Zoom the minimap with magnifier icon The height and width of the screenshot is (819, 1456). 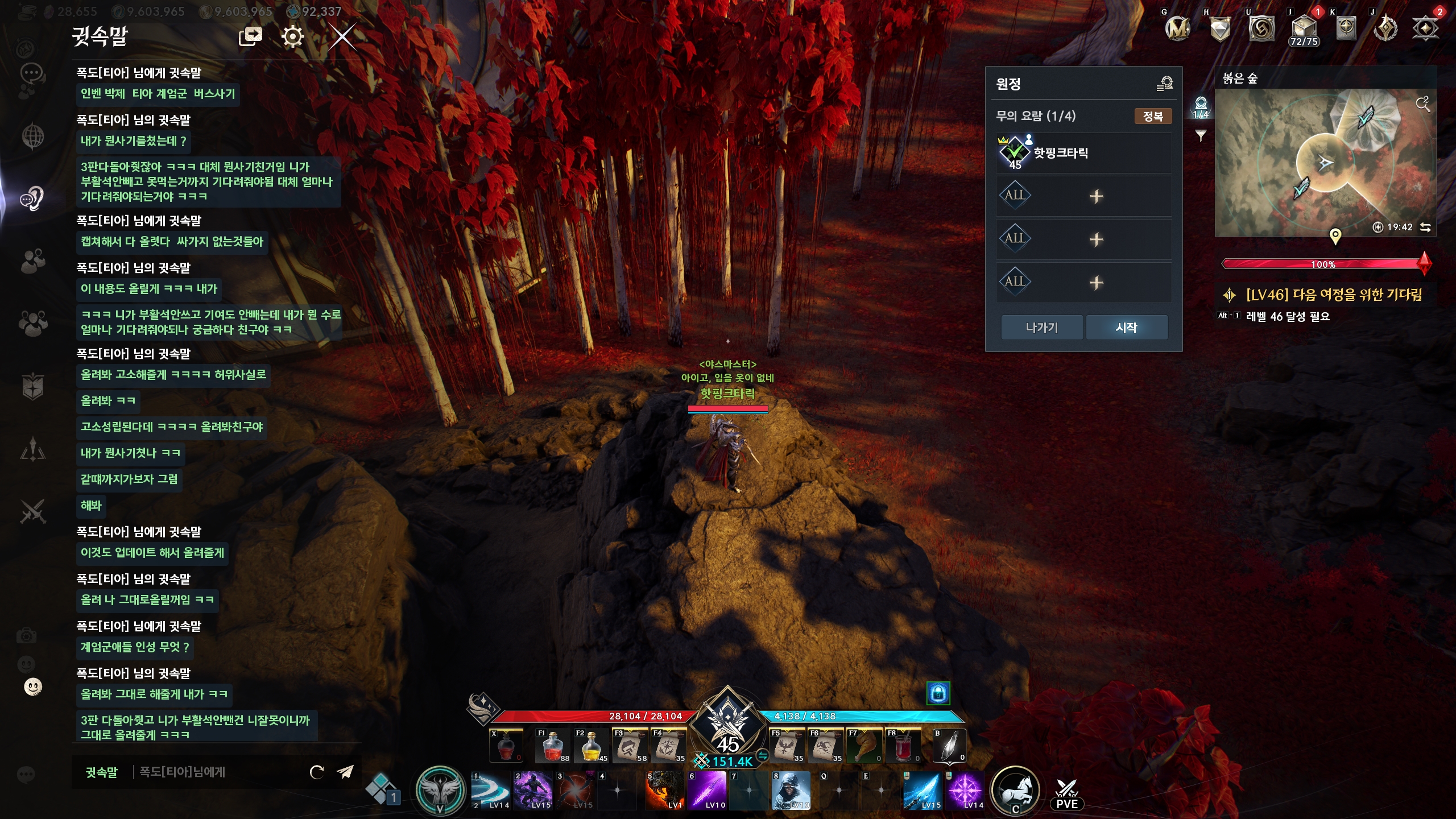coord(1422,104)
